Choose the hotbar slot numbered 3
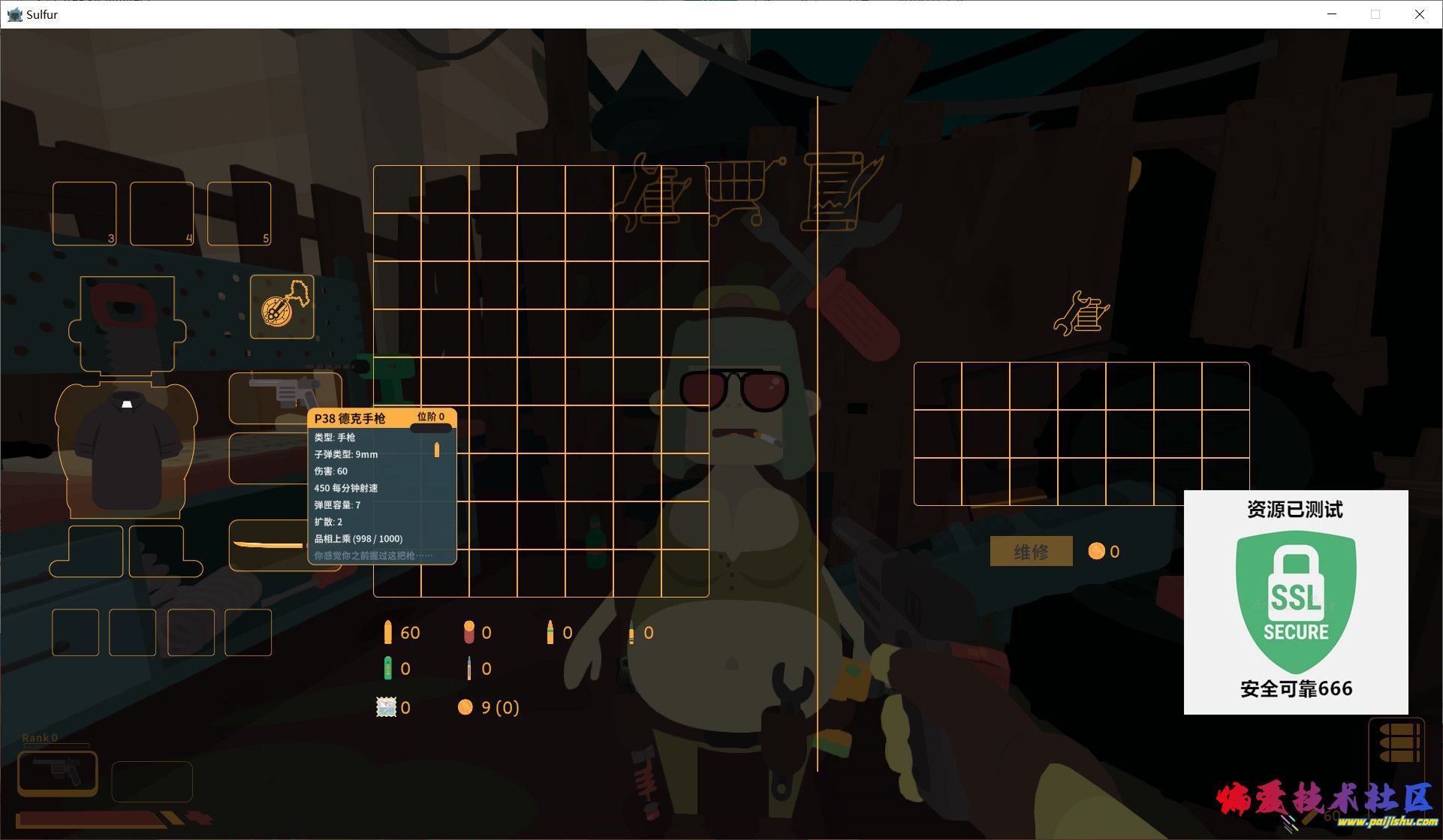Screen dimensions: 1443x840 pos(85,214)
